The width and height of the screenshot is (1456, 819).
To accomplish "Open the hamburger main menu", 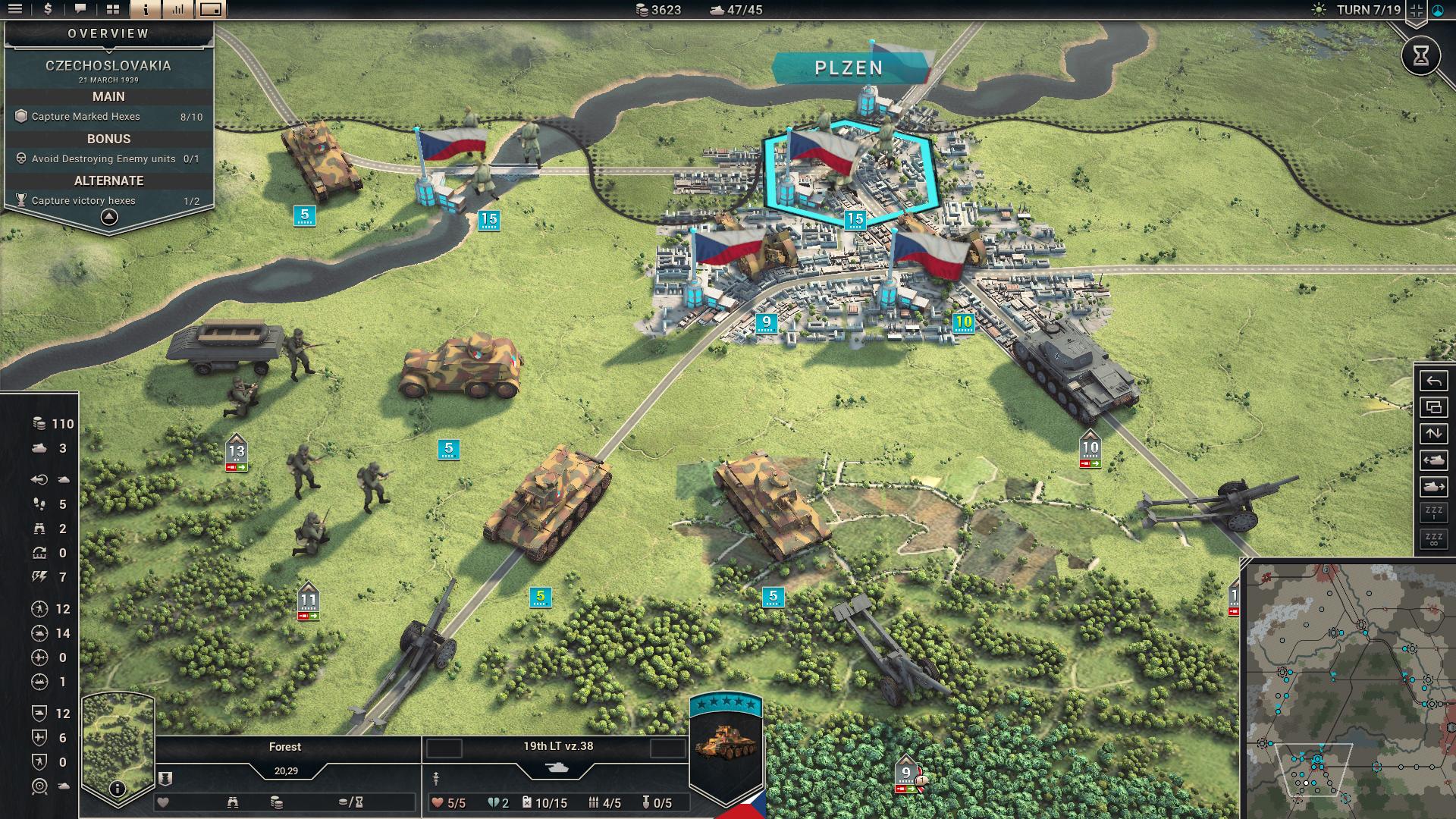I will 15,9.
